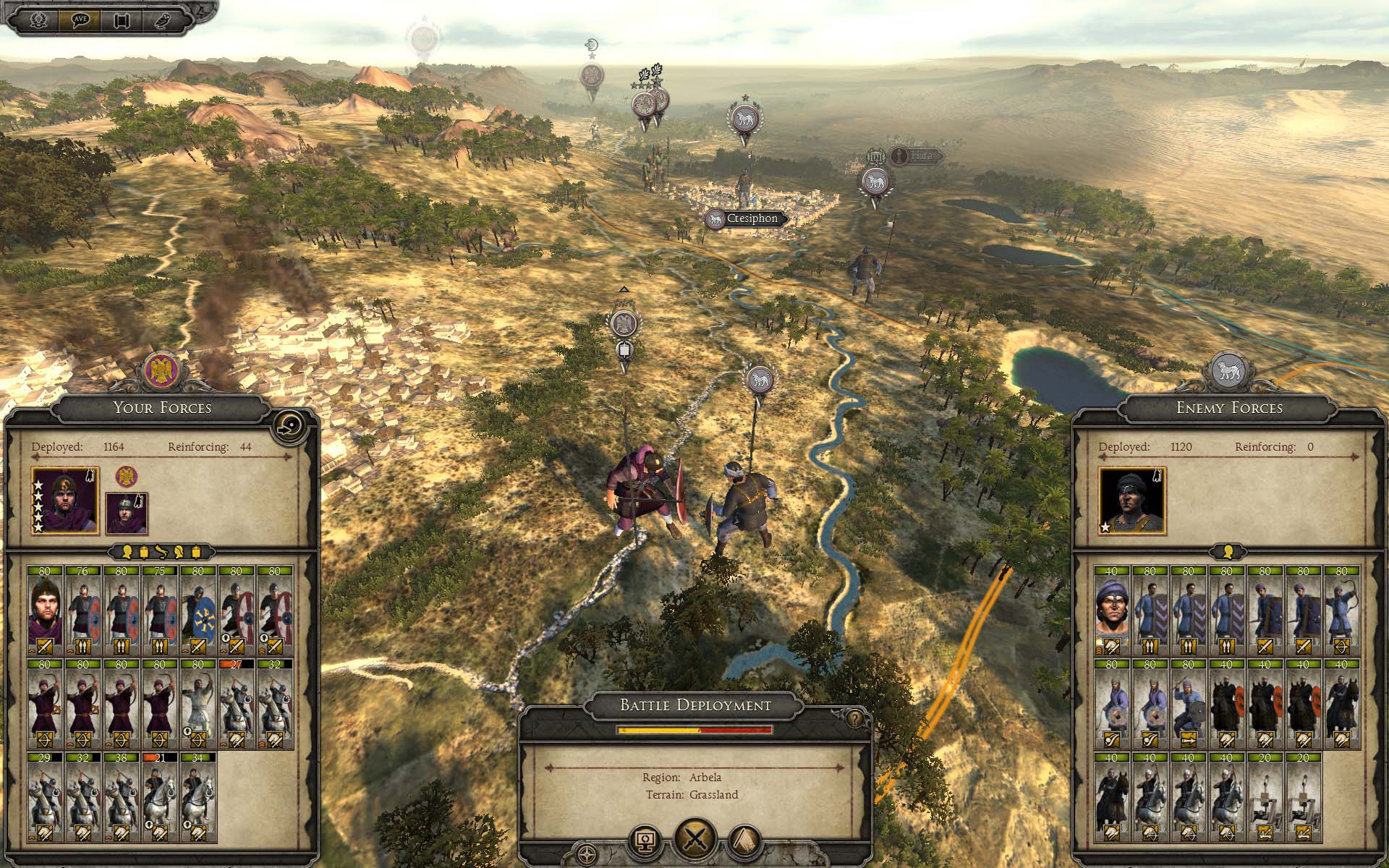Open the scroll icon in top bar
1389x868 pixels.
[x=121, y=20]
